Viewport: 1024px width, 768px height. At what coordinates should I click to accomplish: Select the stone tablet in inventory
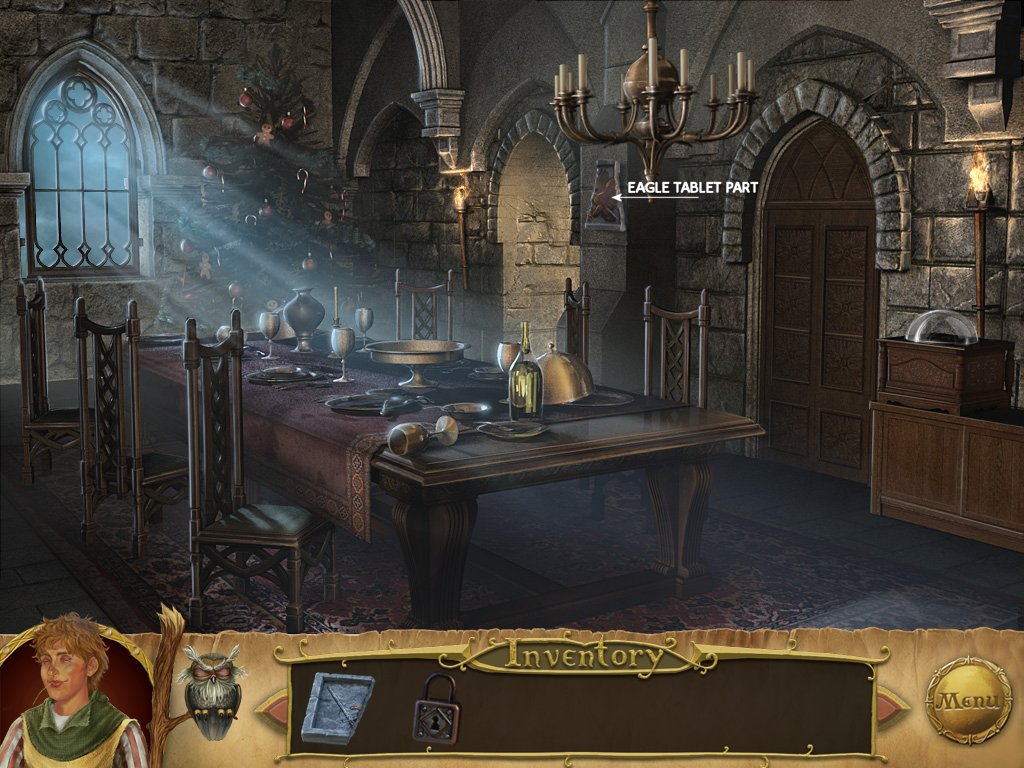[x=337, y=707]
